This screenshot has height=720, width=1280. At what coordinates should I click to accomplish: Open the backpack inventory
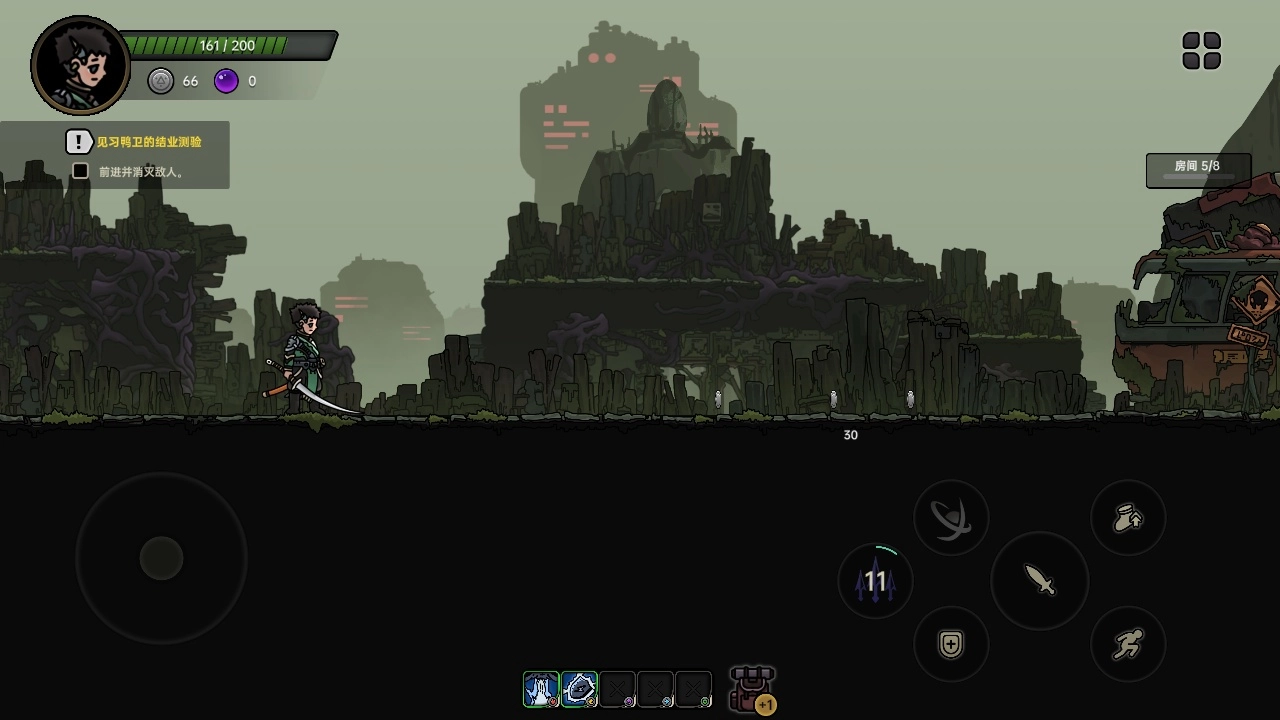pos(752,689)
